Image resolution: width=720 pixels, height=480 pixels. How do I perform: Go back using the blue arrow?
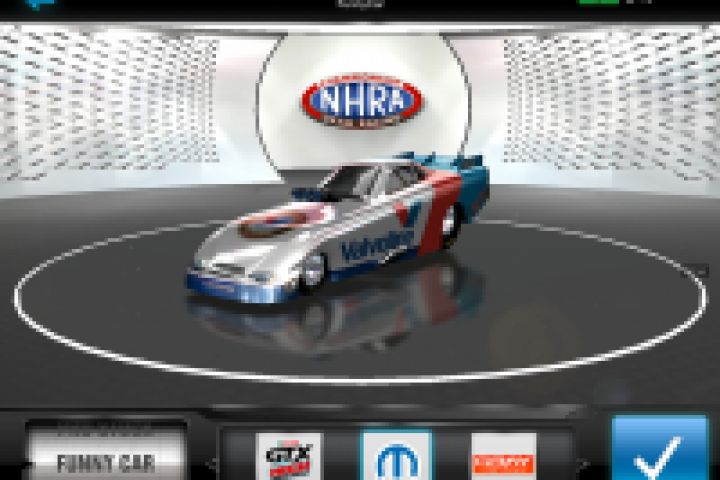[x=40, y=4]
